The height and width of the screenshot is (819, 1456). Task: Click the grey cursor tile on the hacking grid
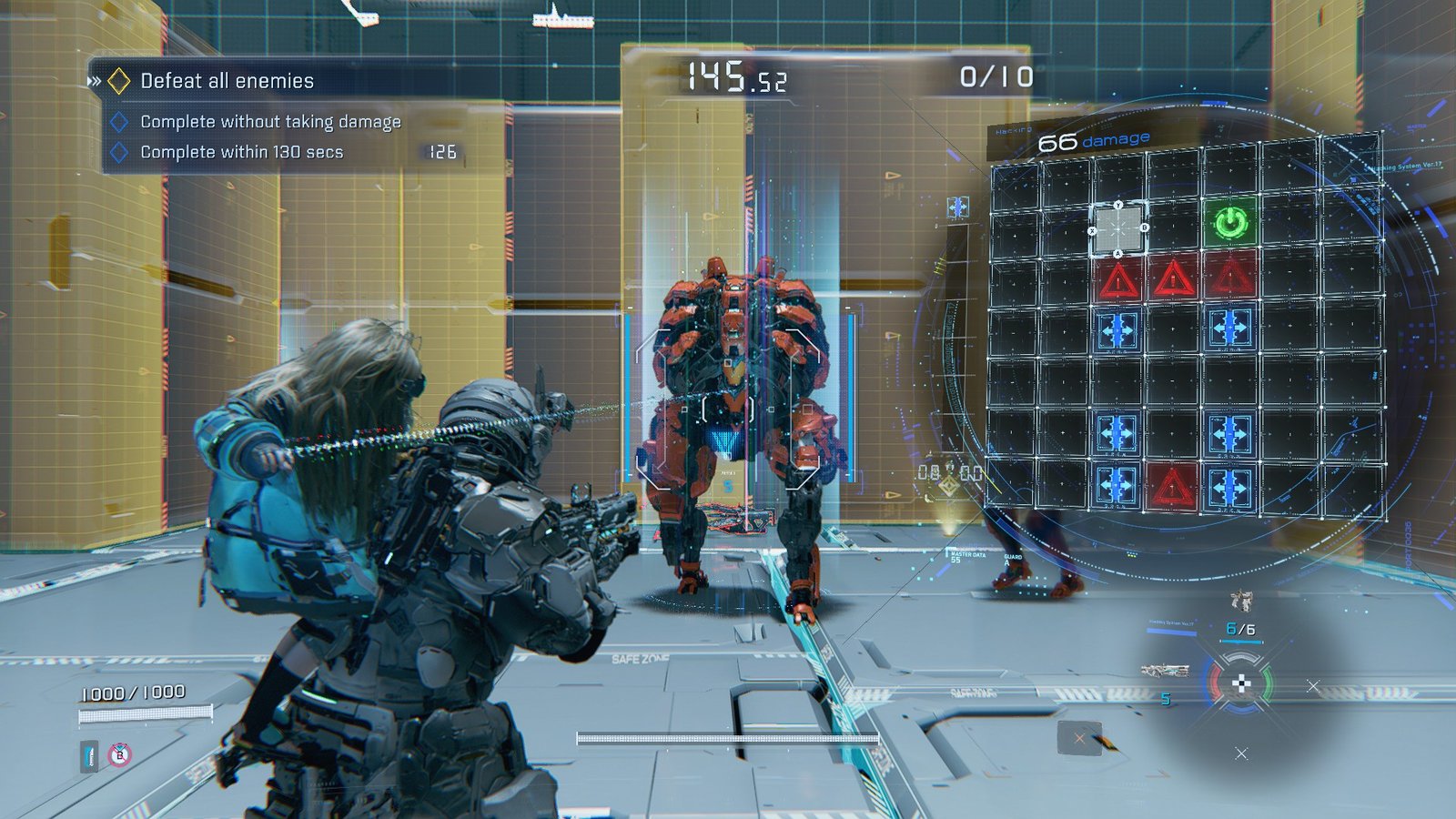click(x=1118, y=228)
